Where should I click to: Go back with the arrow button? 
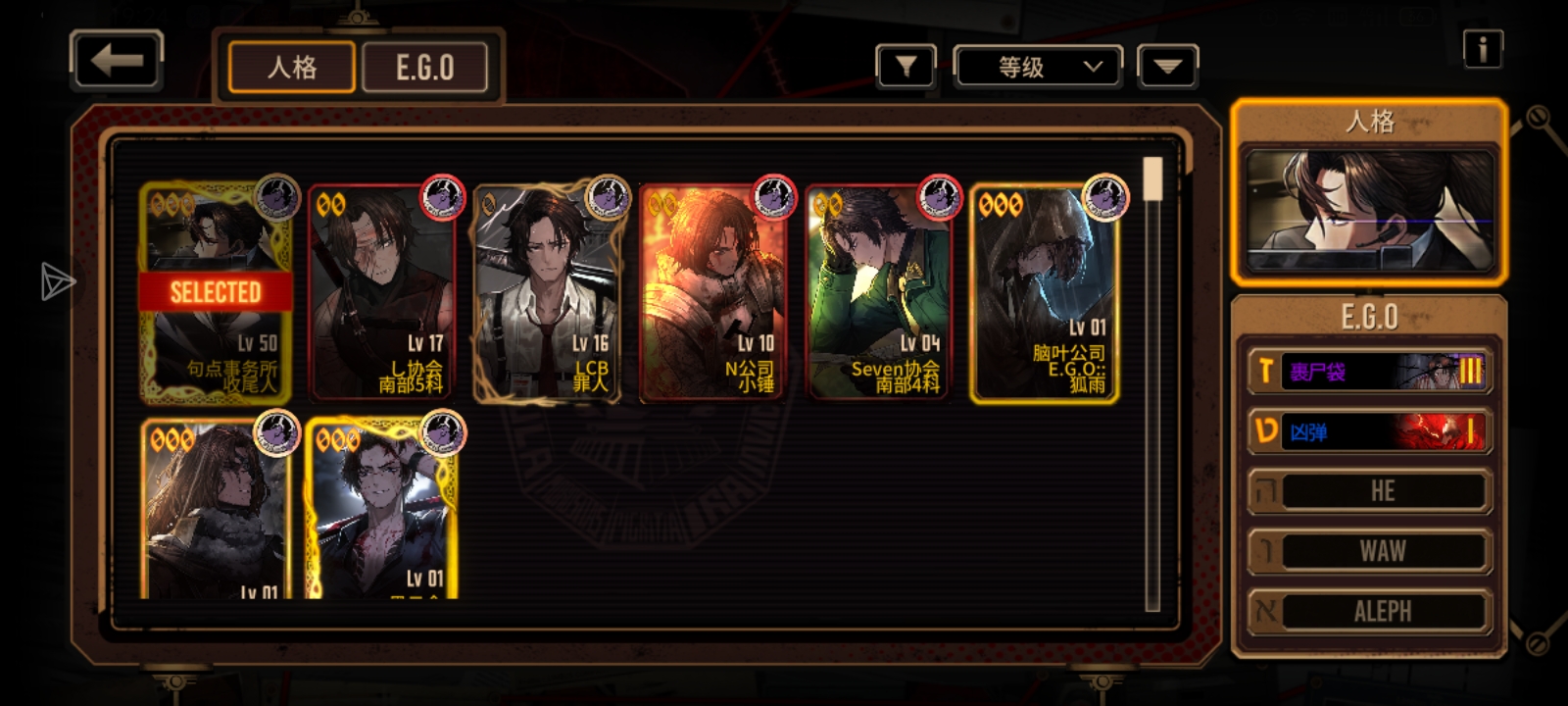[117, 61]
